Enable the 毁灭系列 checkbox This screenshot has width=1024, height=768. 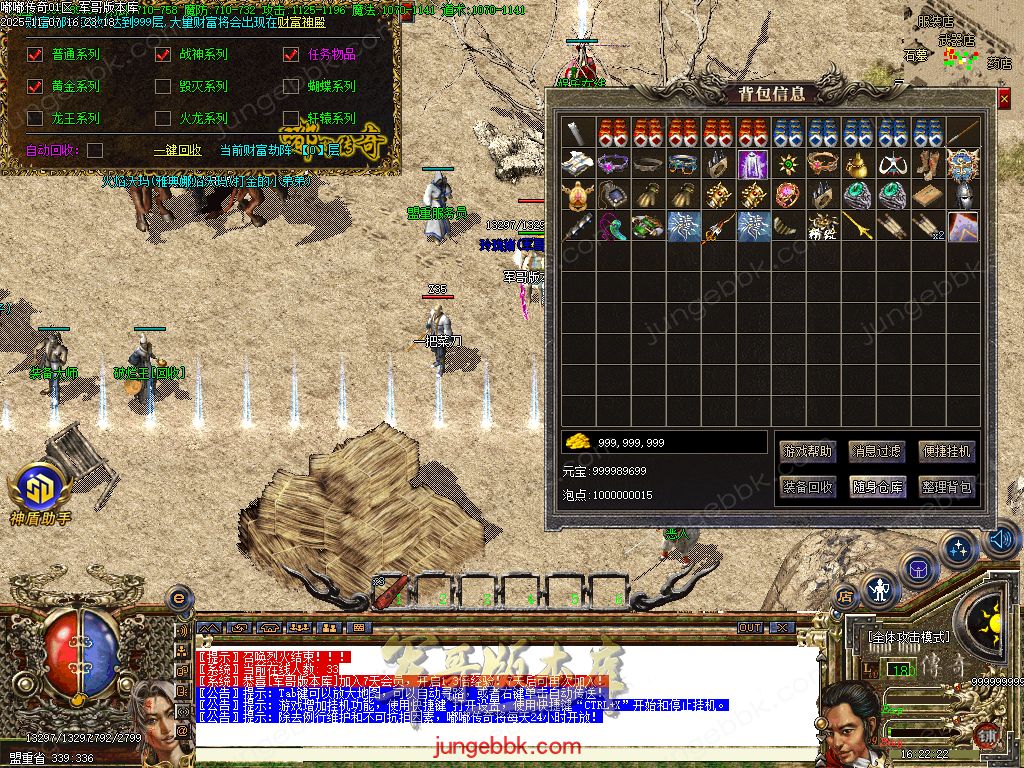(163, 87)
